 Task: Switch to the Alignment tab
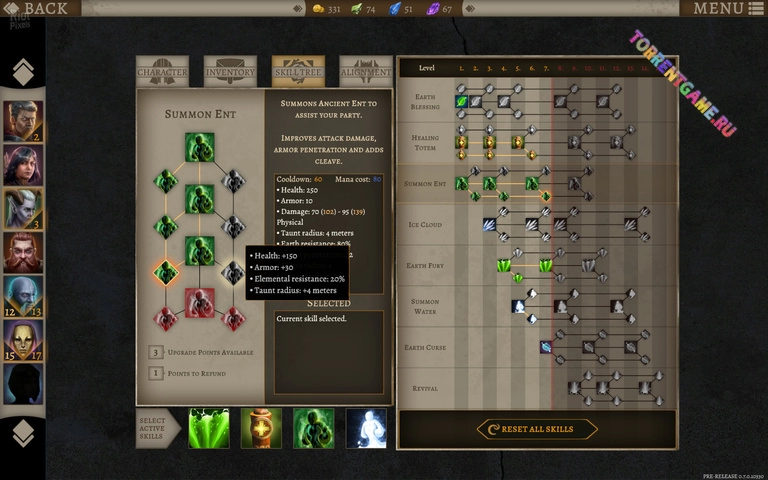pos(366,72)
